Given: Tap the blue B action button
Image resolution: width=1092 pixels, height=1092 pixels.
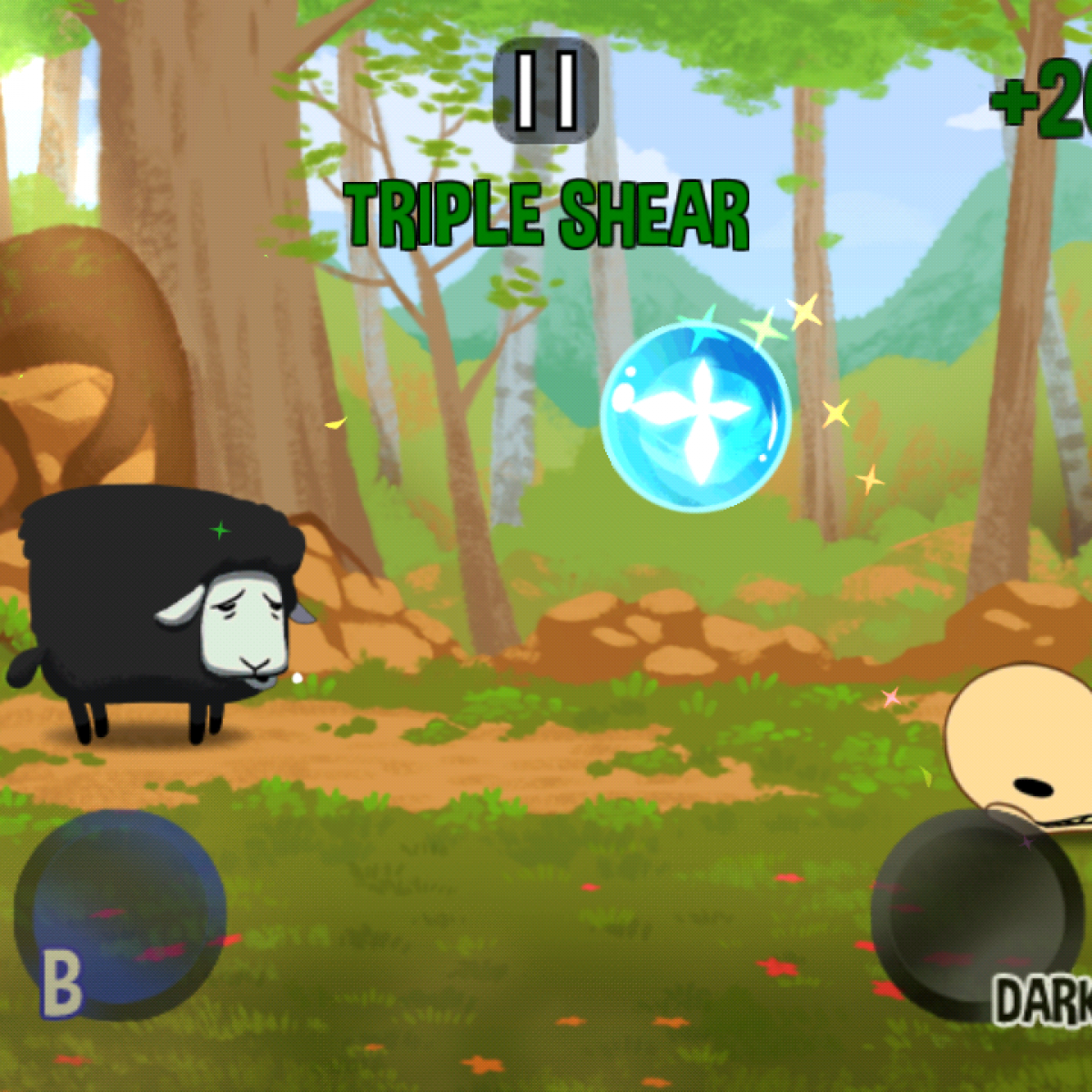Looking at the screenshot, I should coord(120,914).
